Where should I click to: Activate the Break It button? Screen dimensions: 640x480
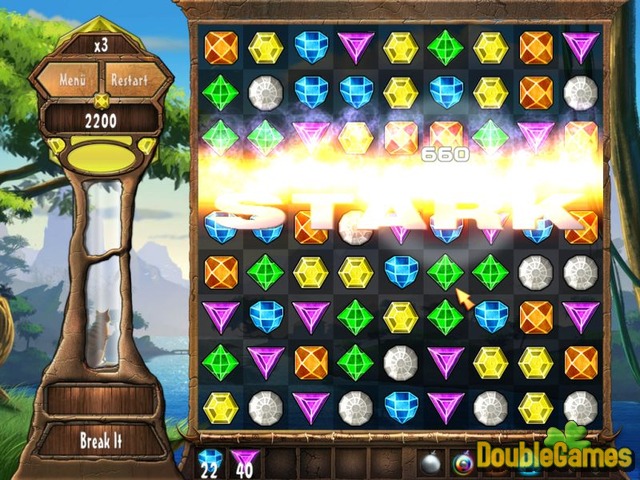click(101, 439)
